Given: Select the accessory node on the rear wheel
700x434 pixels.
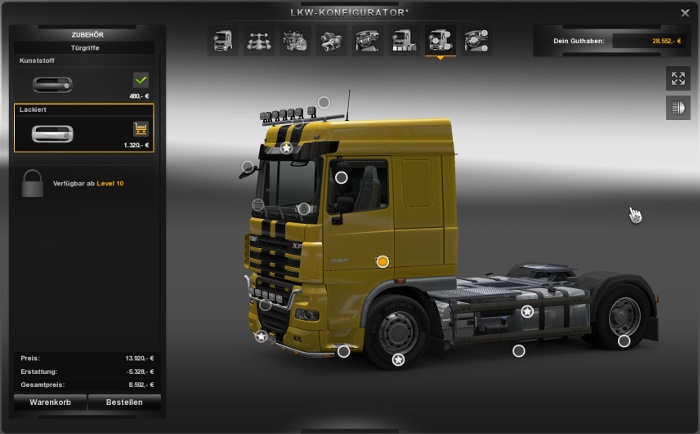Looking at the screenshot, I should click(624, 341).
